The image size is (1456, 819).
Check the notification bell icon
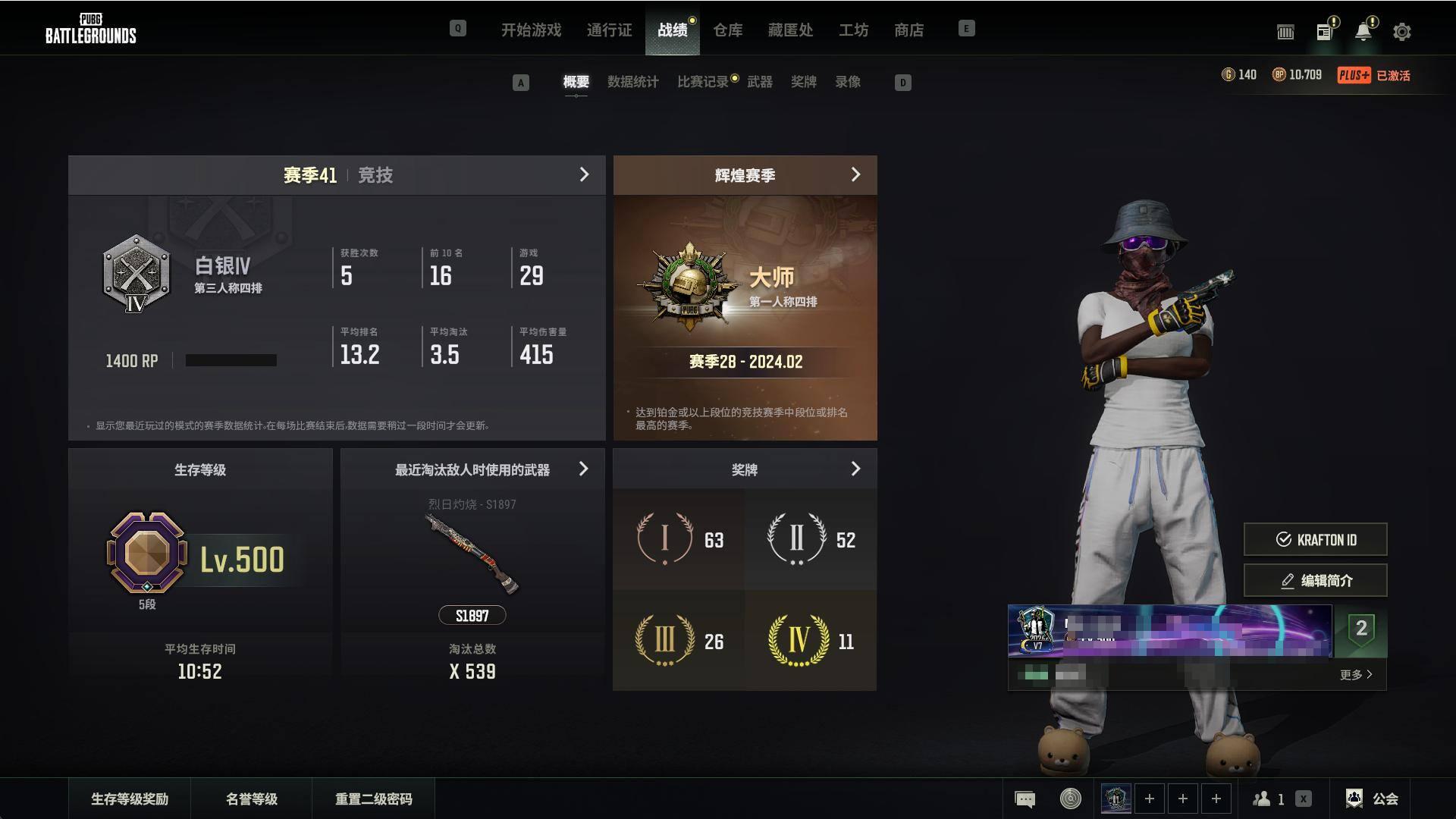[1363, 32]
